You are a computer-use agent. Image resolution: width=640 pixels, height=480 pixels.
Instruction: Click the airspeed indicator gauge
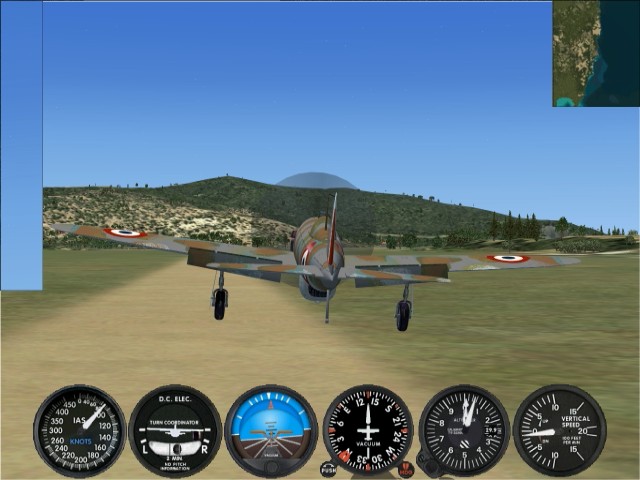coord(79,431)
